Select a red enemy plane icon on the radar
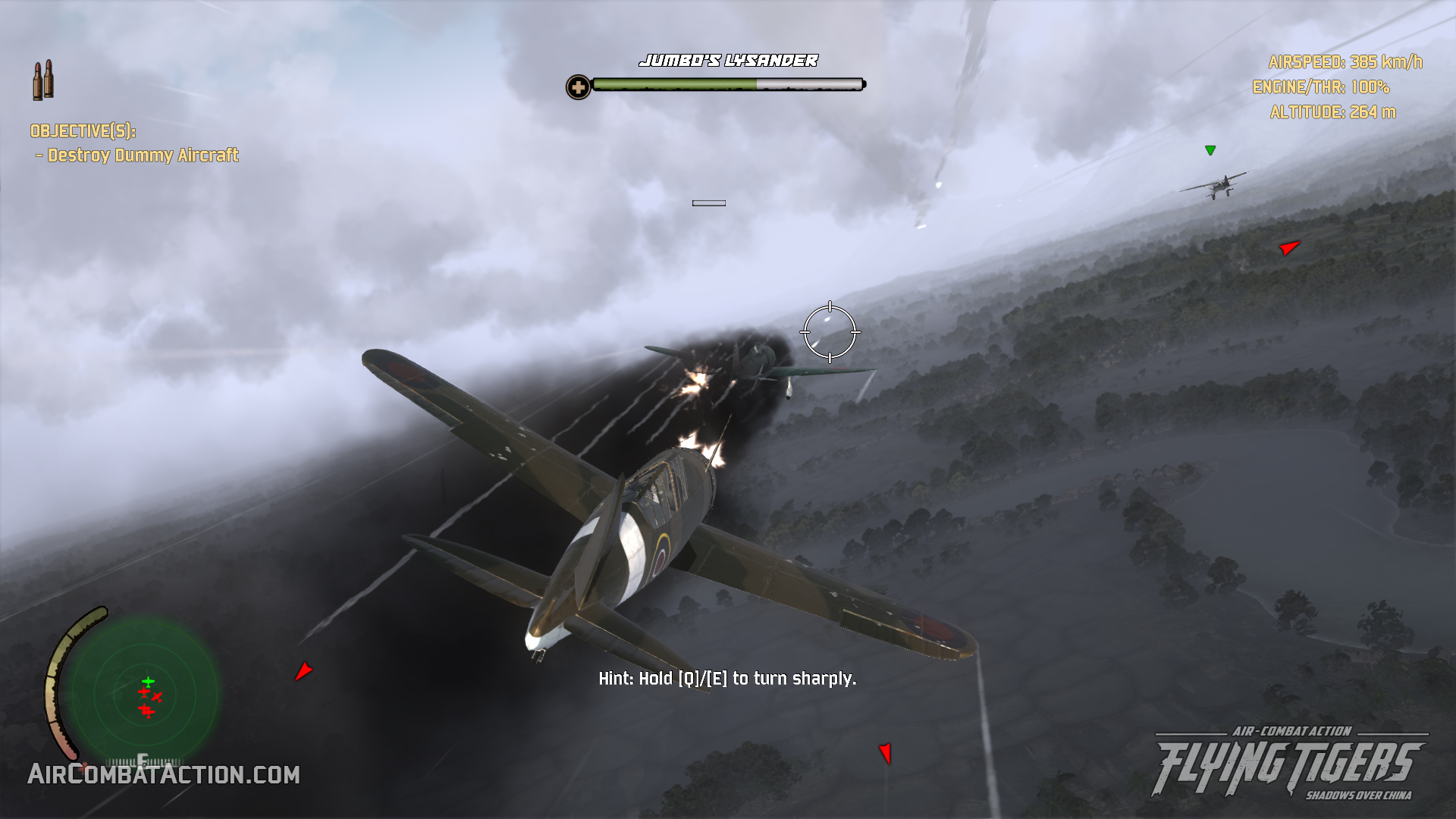The width and height of the screenshot is (1456, 819). point(144,692)
